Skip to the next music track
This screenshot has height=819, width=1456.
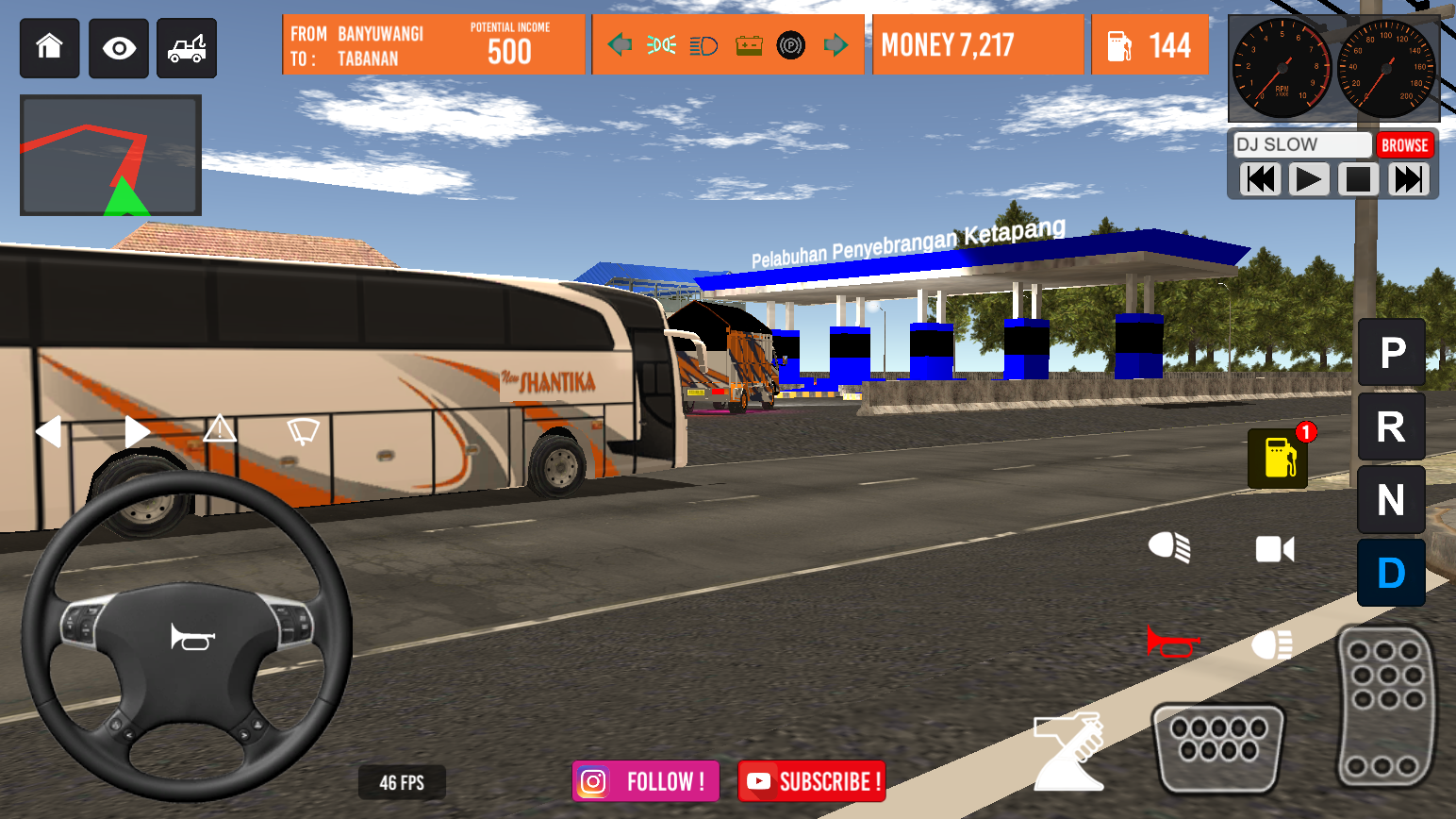coord(1407,178)
